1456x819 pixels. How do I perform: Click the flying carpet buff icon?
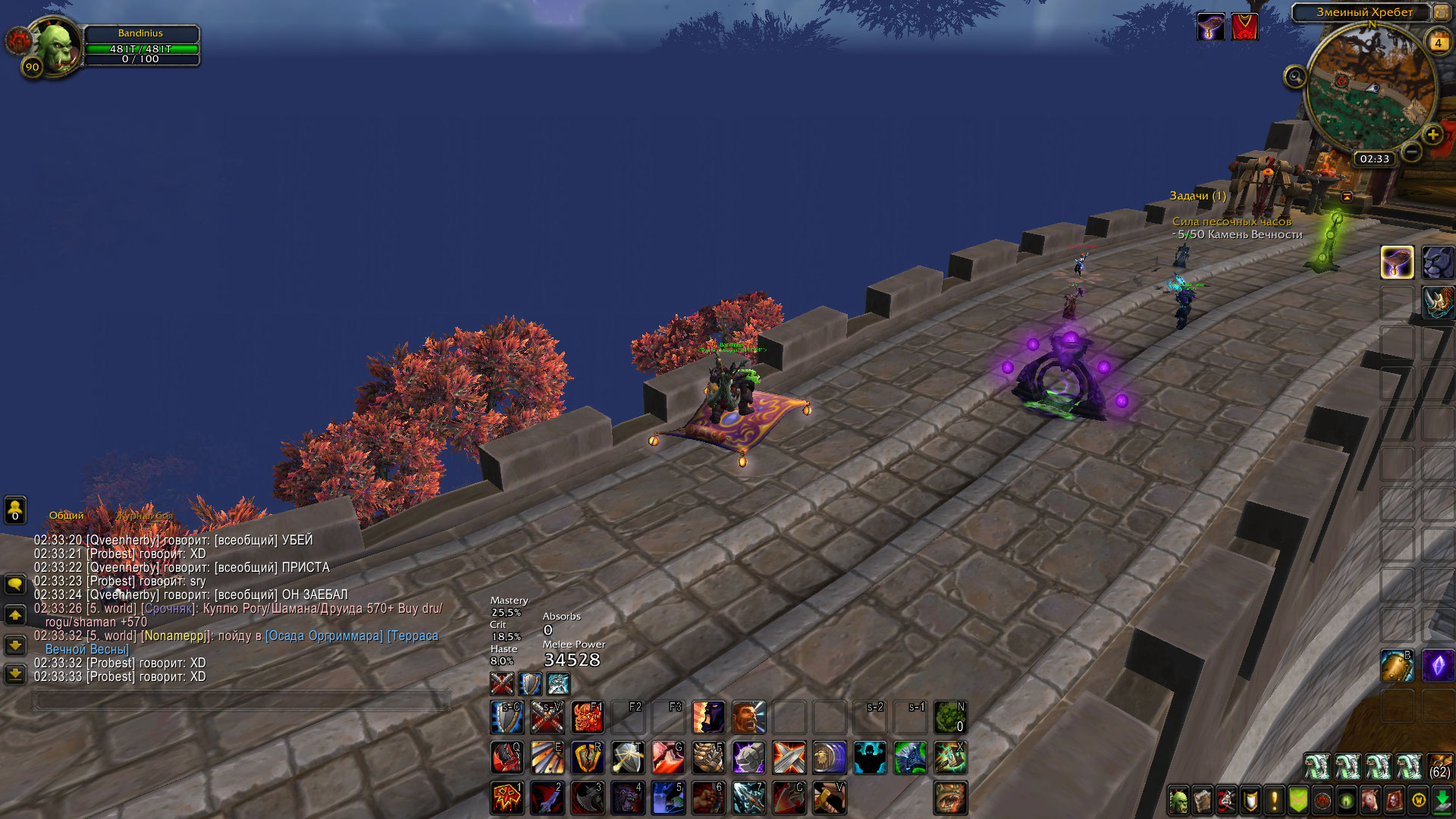[1210, 27]
